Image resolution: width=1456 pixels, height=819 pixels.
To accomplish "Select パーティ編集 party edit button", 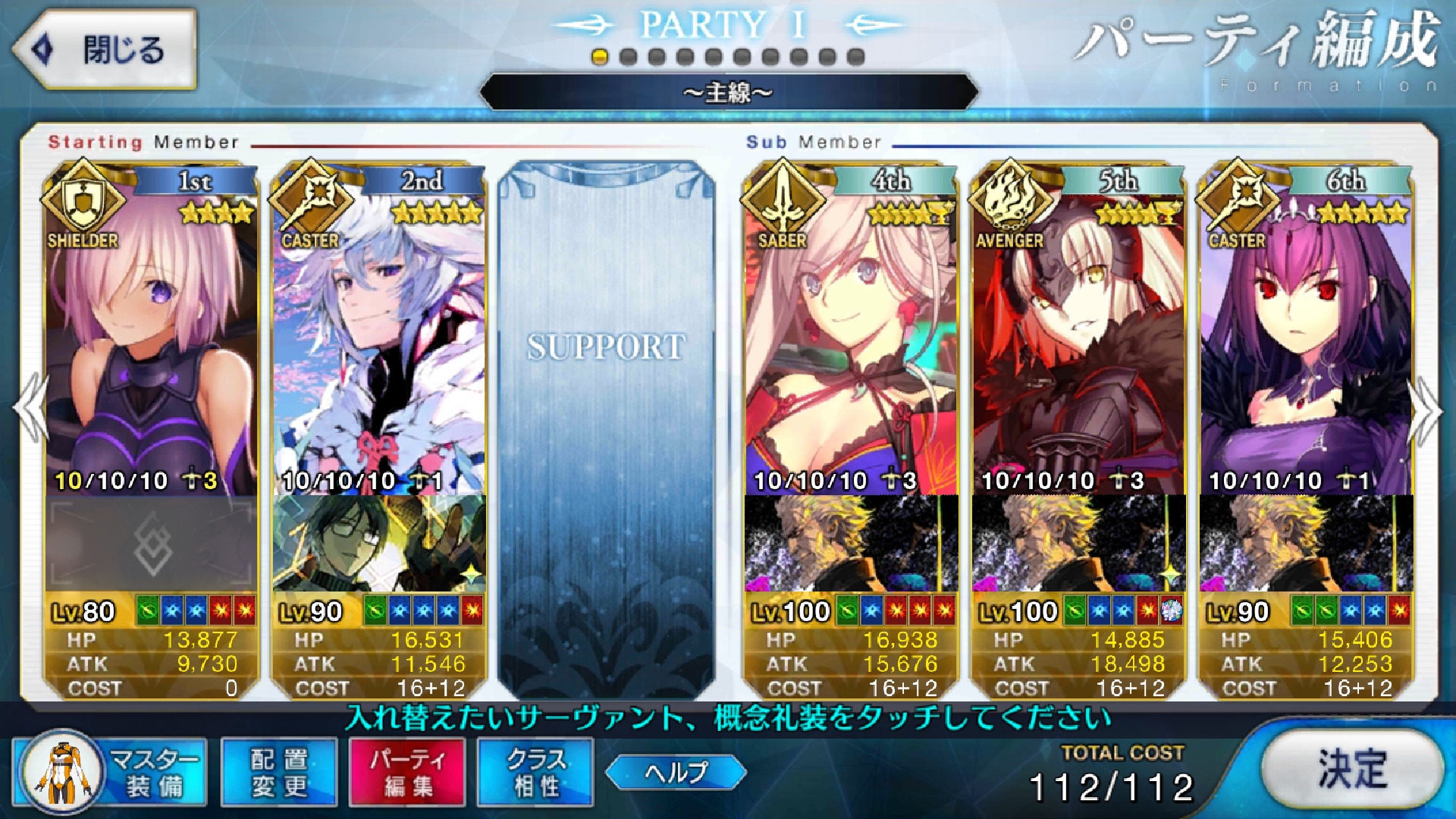I will point(407,772).
